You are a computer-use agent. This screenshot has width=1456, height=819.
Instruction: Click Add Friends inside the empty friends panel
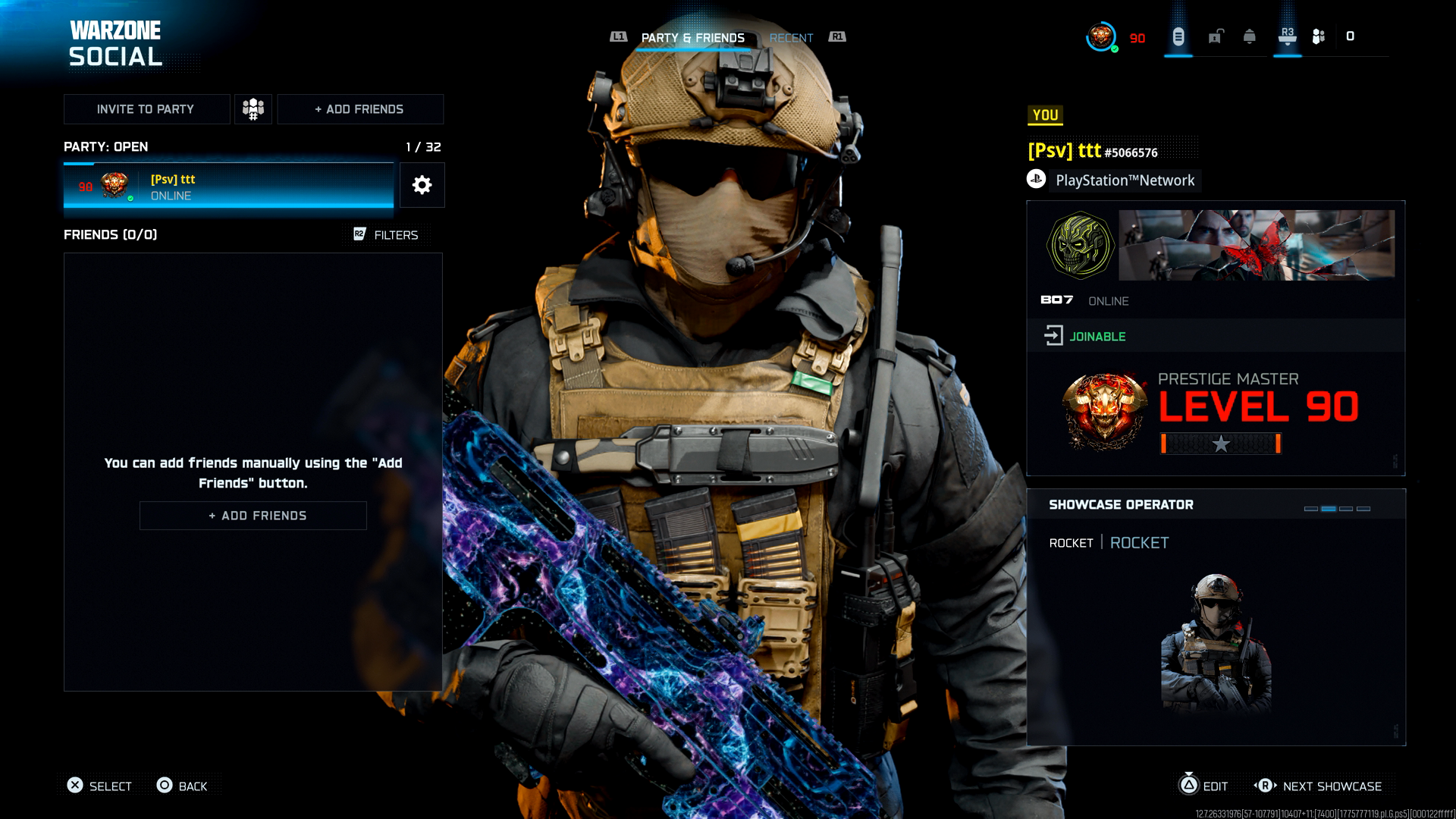(x=253, y=516)
